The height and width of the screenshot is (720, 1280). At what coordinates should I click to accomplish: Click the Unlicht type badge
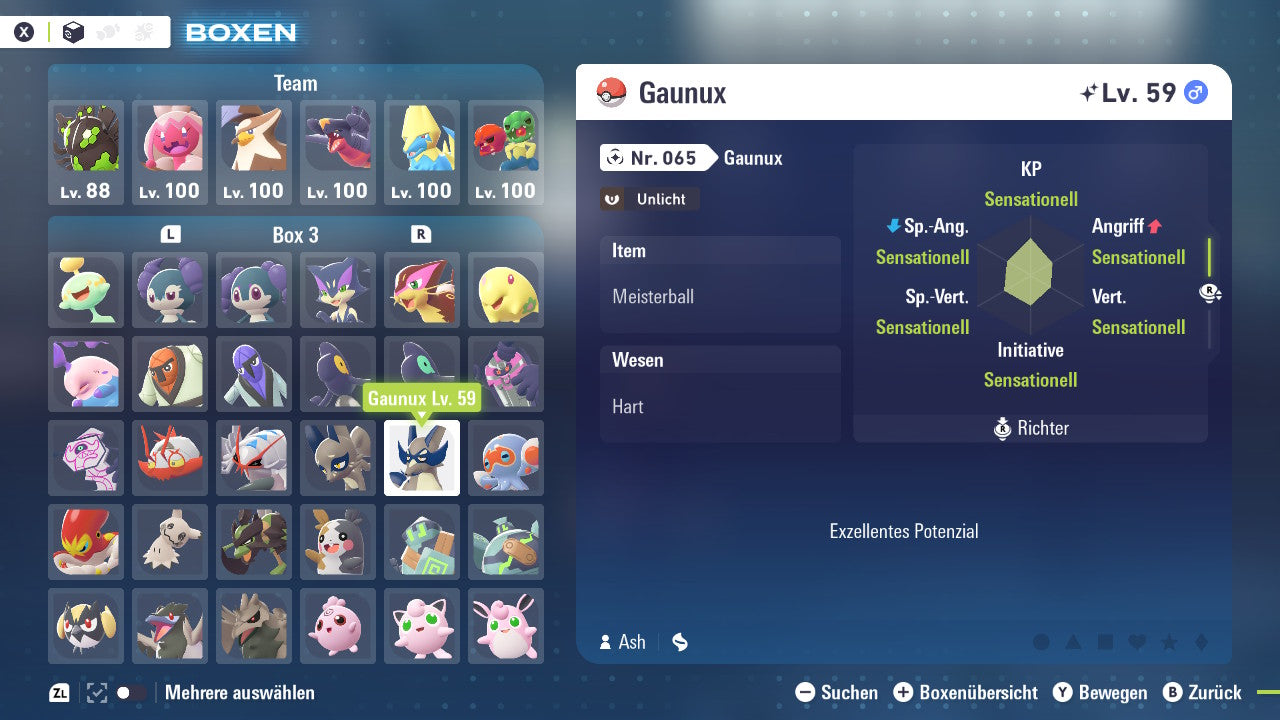tap(649, 199)
